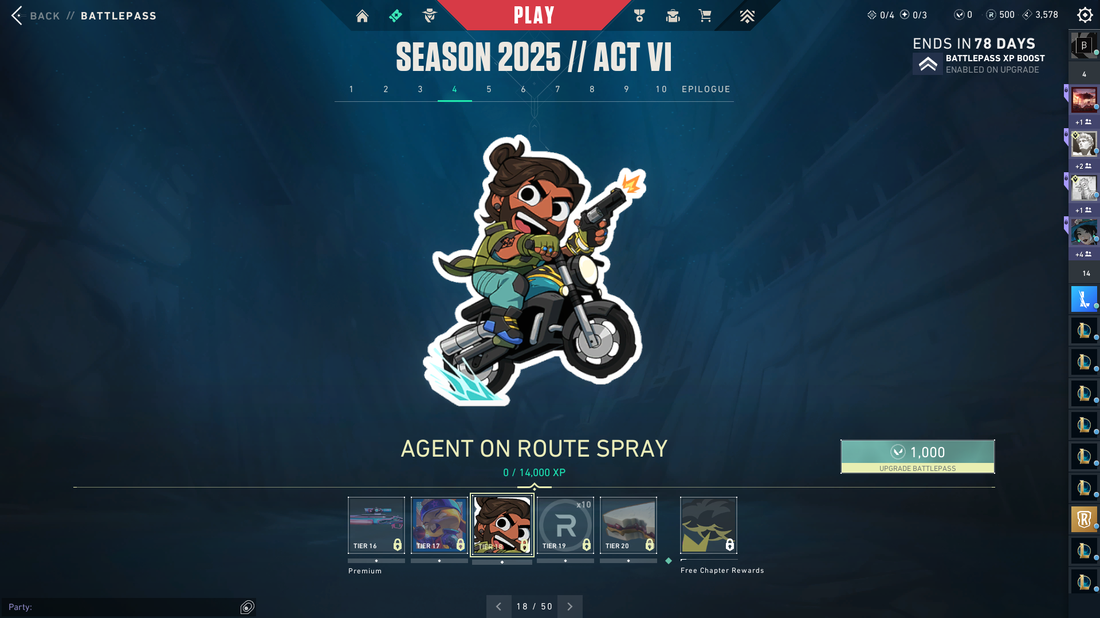Select the Tier 19 Radianite points reward
The width and height of the screenshot is (1100, 618).
click(x=565, y=526)
